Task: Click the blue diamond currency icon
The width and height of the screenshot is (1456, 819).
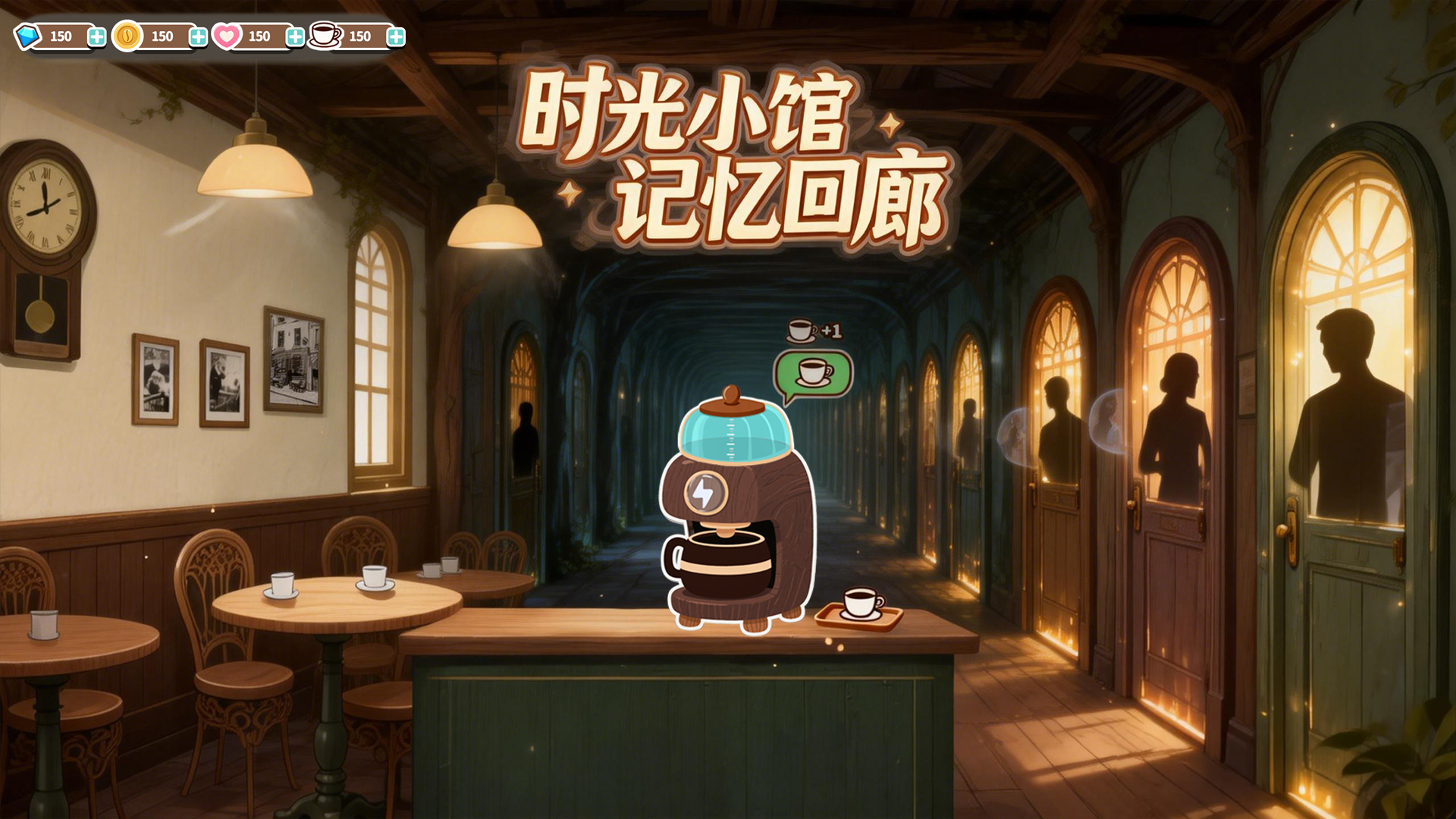Action: point(27,36)
